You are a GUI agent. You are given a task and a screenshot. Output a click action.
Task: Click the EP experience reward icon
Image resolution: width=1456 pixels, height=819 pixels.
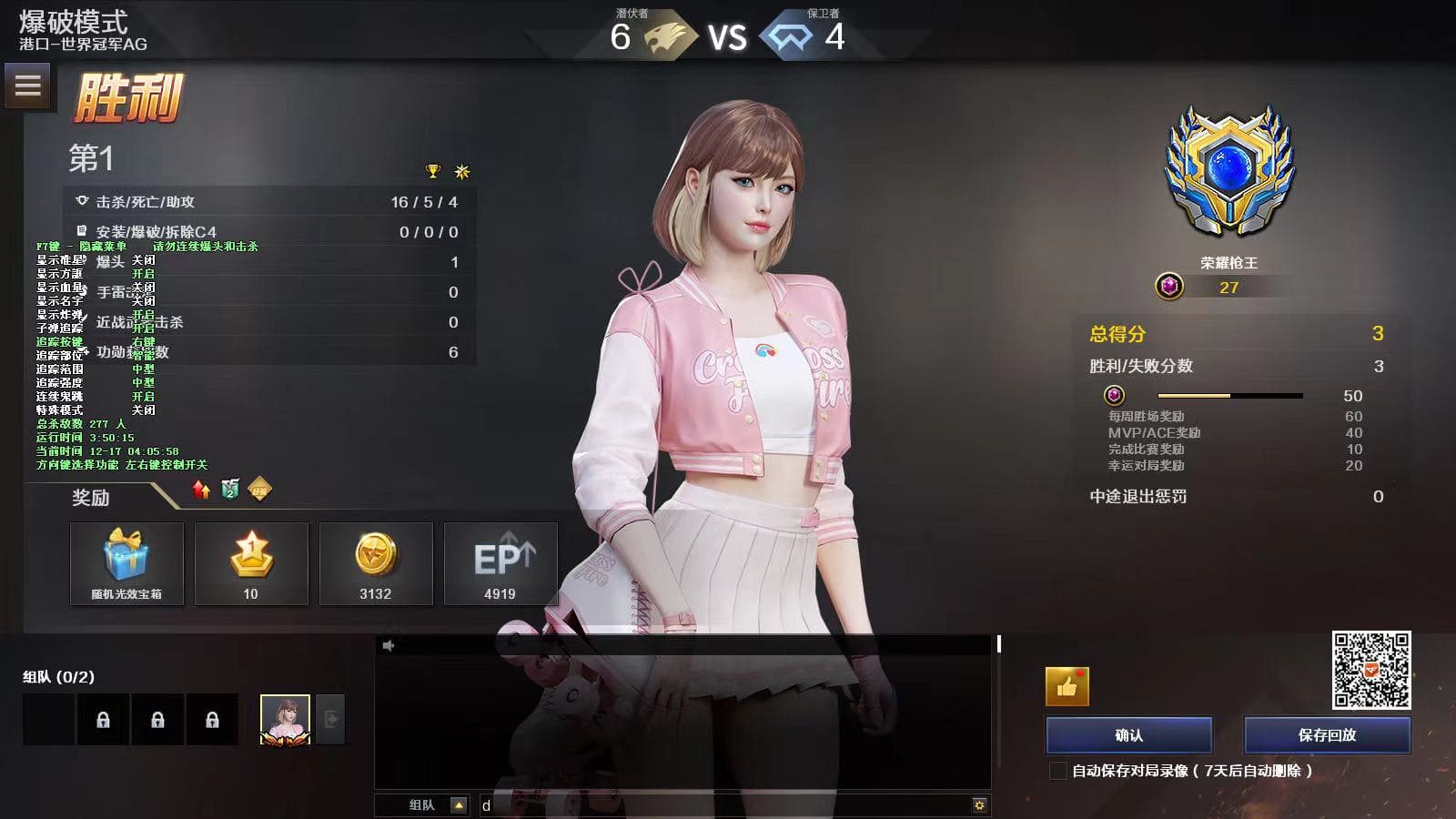(x=500, y=555)
